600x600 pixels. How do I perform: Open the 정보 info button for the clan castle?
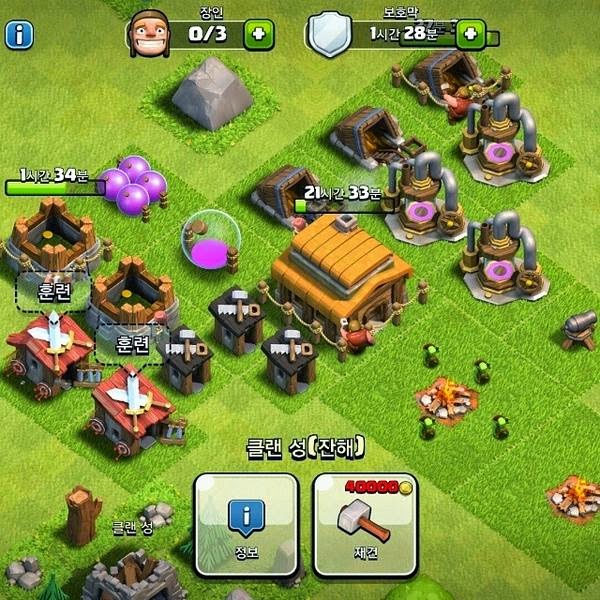pos(246,525)
